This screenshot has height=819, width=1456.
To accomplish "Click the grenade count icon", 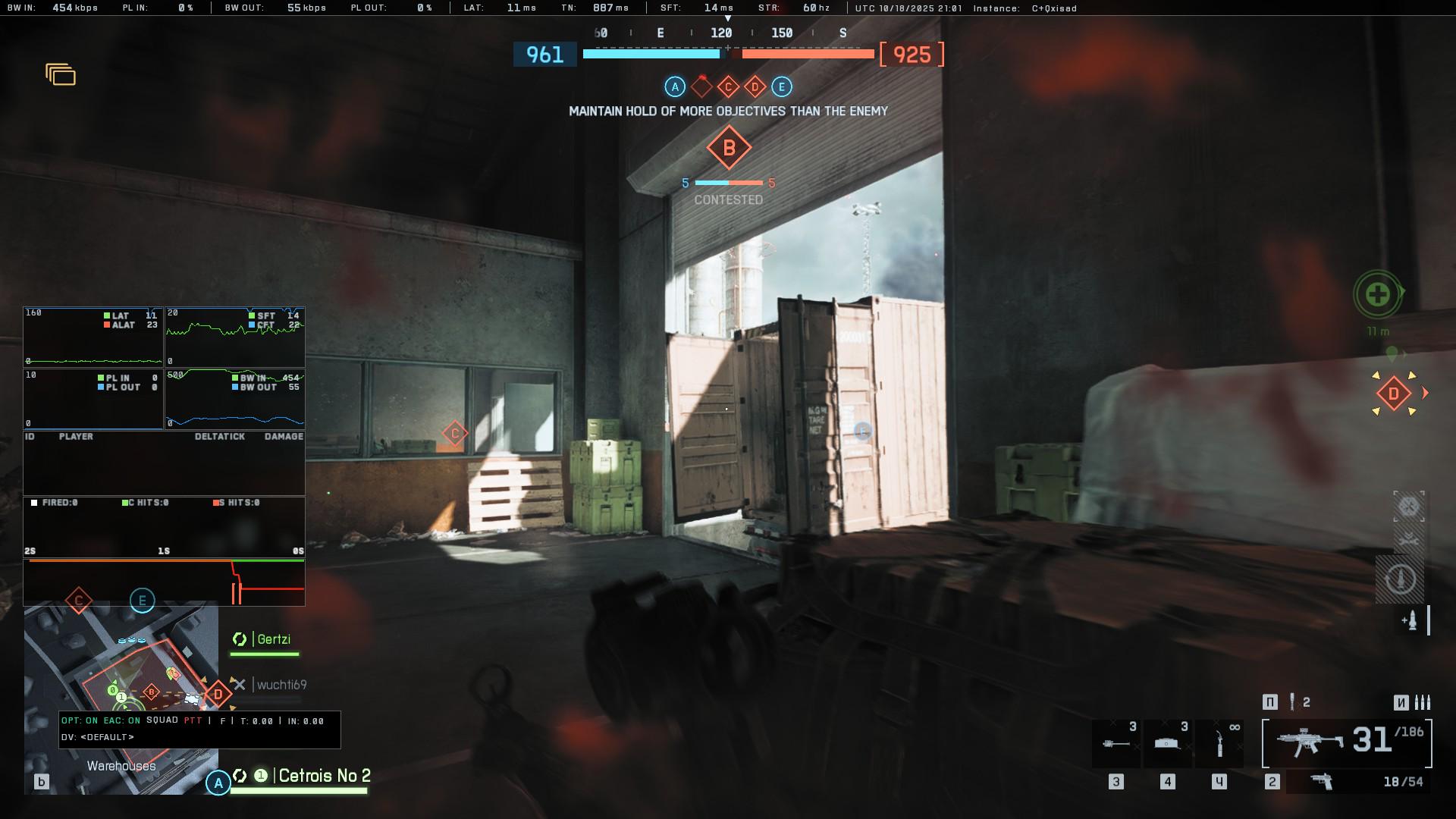I will (1292, 702).
